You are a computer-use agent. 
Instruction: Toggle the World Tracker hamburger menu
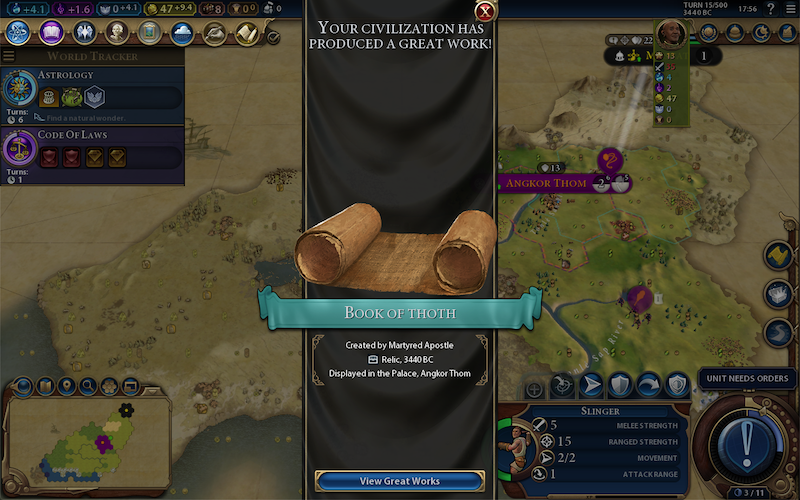tap(9, 57)
